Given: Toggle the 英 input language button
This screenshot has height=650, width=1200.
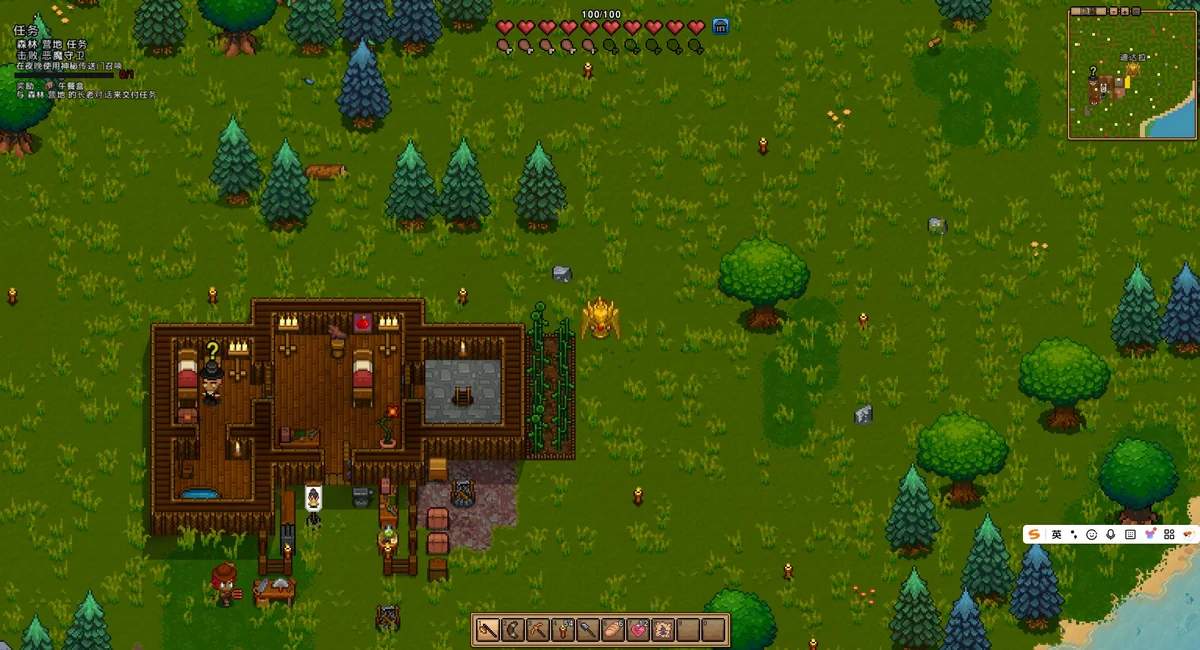Looking at the screenshot, I should [x=1056, y=535].
